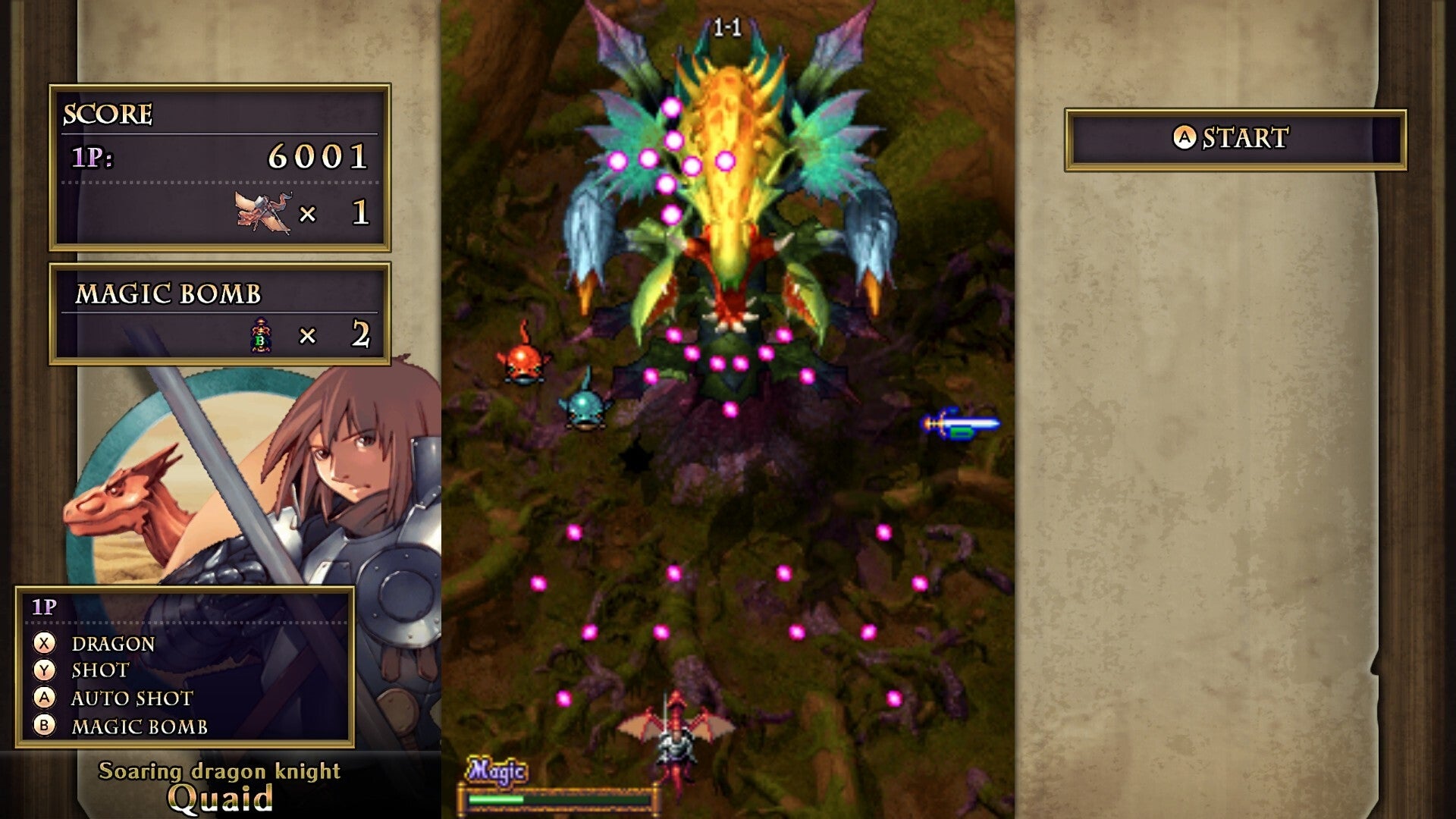Select the SCORE panel header
Screen dimensions: 1456x819
108,115
